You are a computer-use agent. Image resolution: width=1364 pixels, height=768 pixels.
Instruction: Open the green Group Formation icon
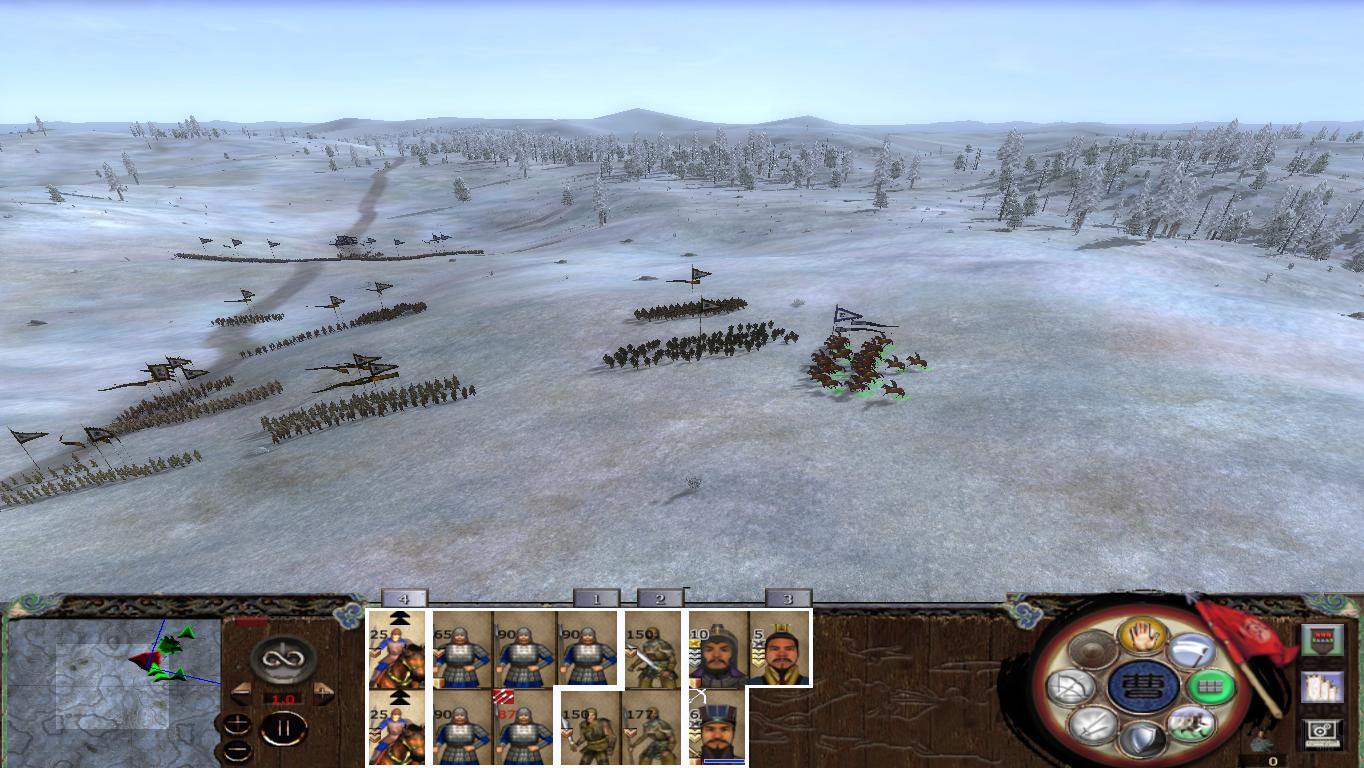pos(1209,687)
